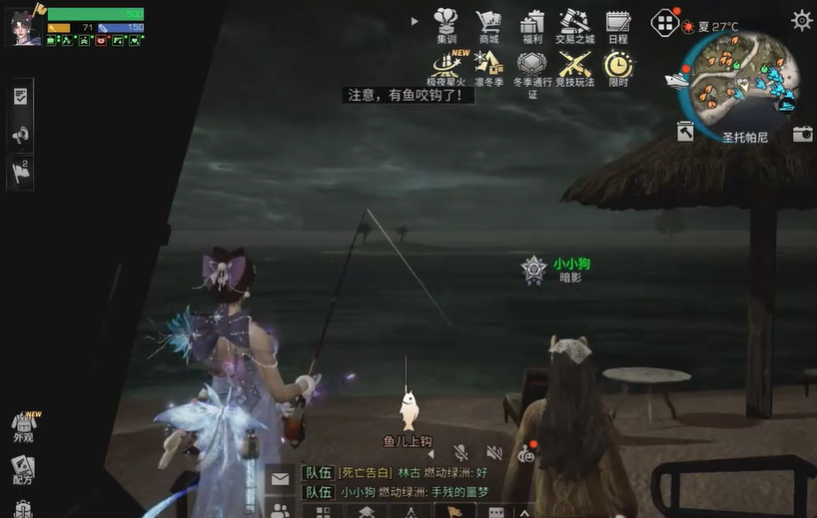The height and width of the screenshot is (518, 817).
Task: Open 交易之城 trading city
Action: coord(575,24)
